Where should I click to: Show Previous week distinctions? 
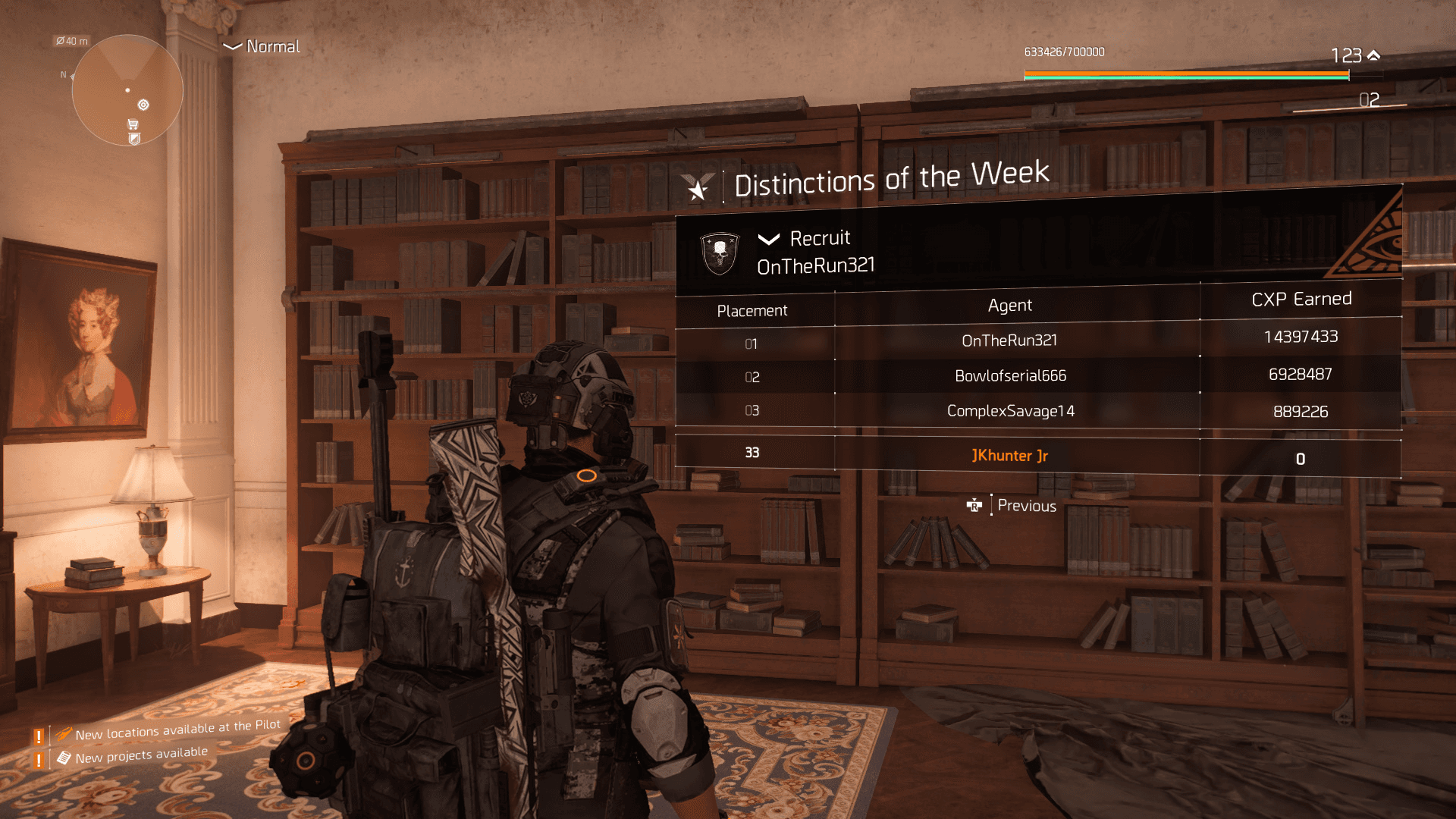coord(1014,506)
